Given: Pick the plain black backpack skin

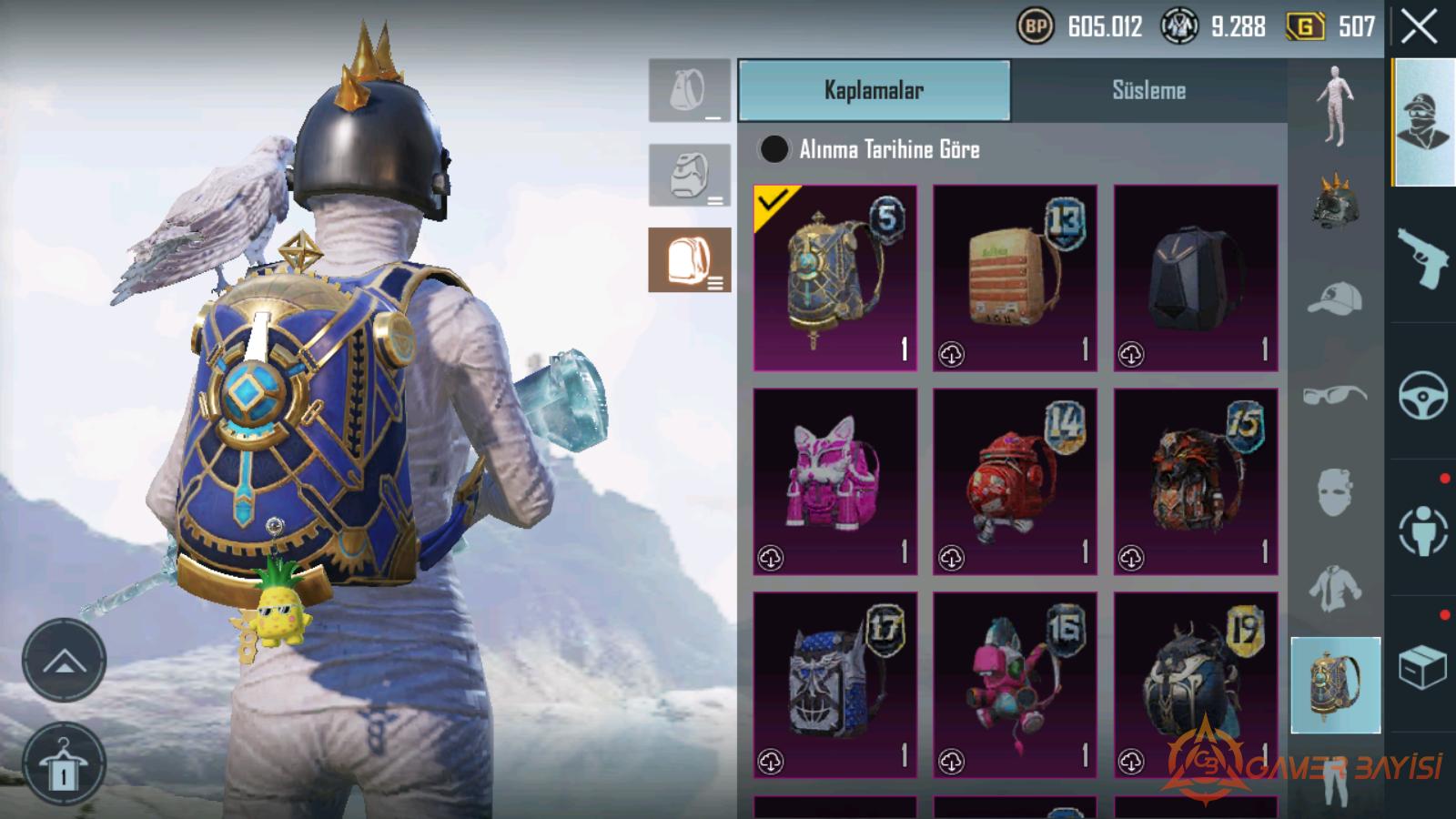Looking at the screenshot, I should coord(1195,278).
